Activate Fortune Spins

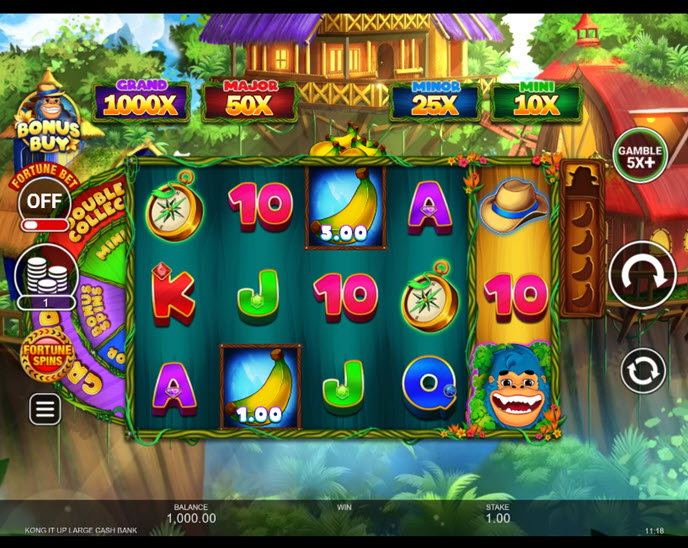(47, 355)
